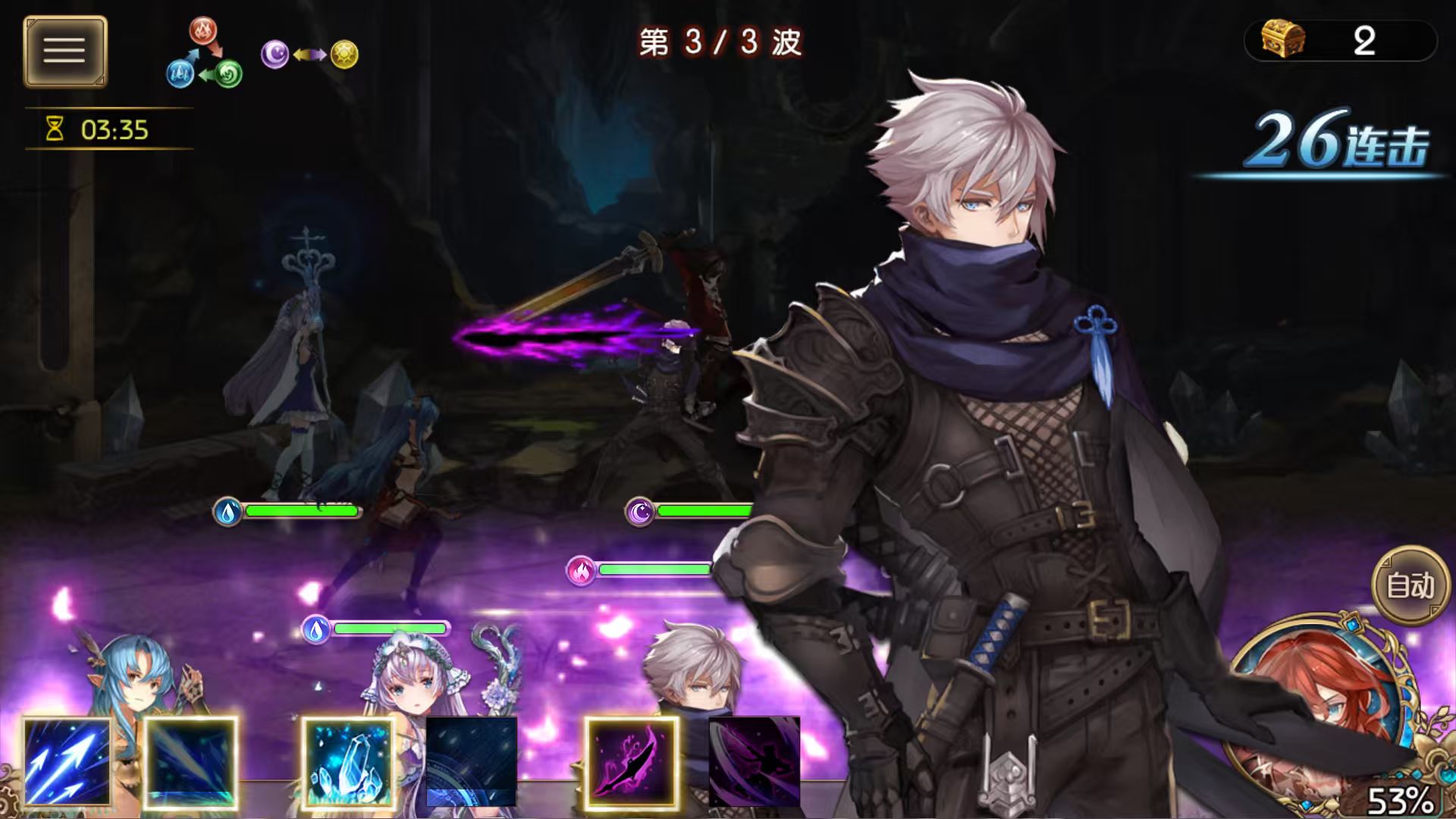
Task: Select the dark teal streak skill
Action: coord(190,761)
